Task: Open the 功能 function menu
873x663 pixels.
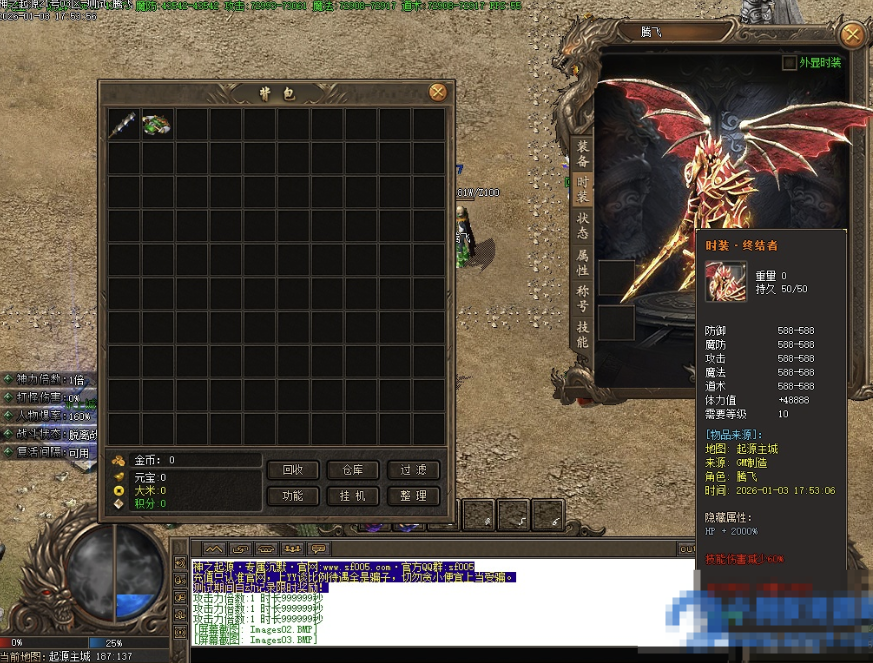Action: tap(293, 496)
